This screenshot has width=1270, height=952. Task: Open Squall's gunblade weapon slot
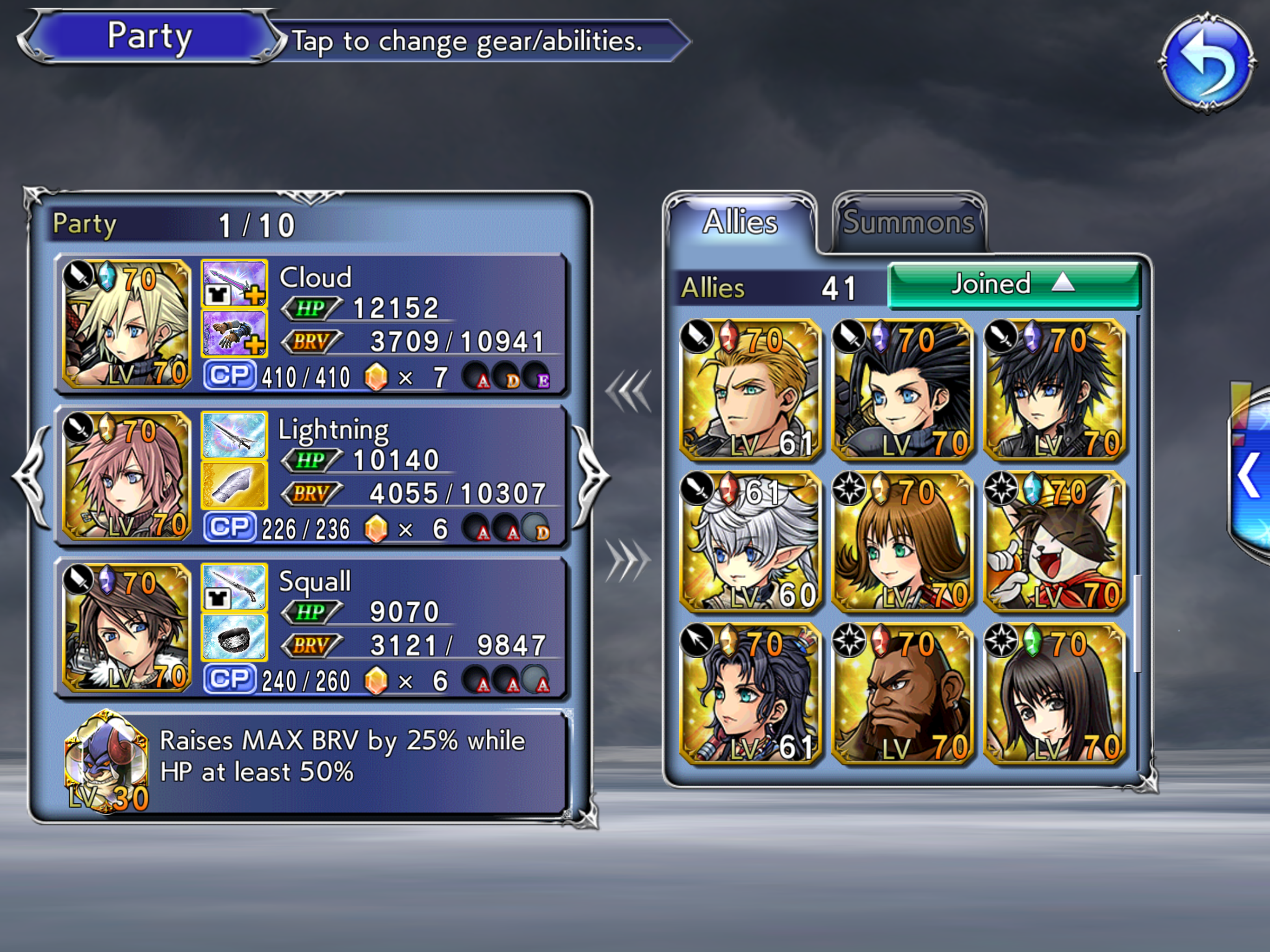point(234,588)
